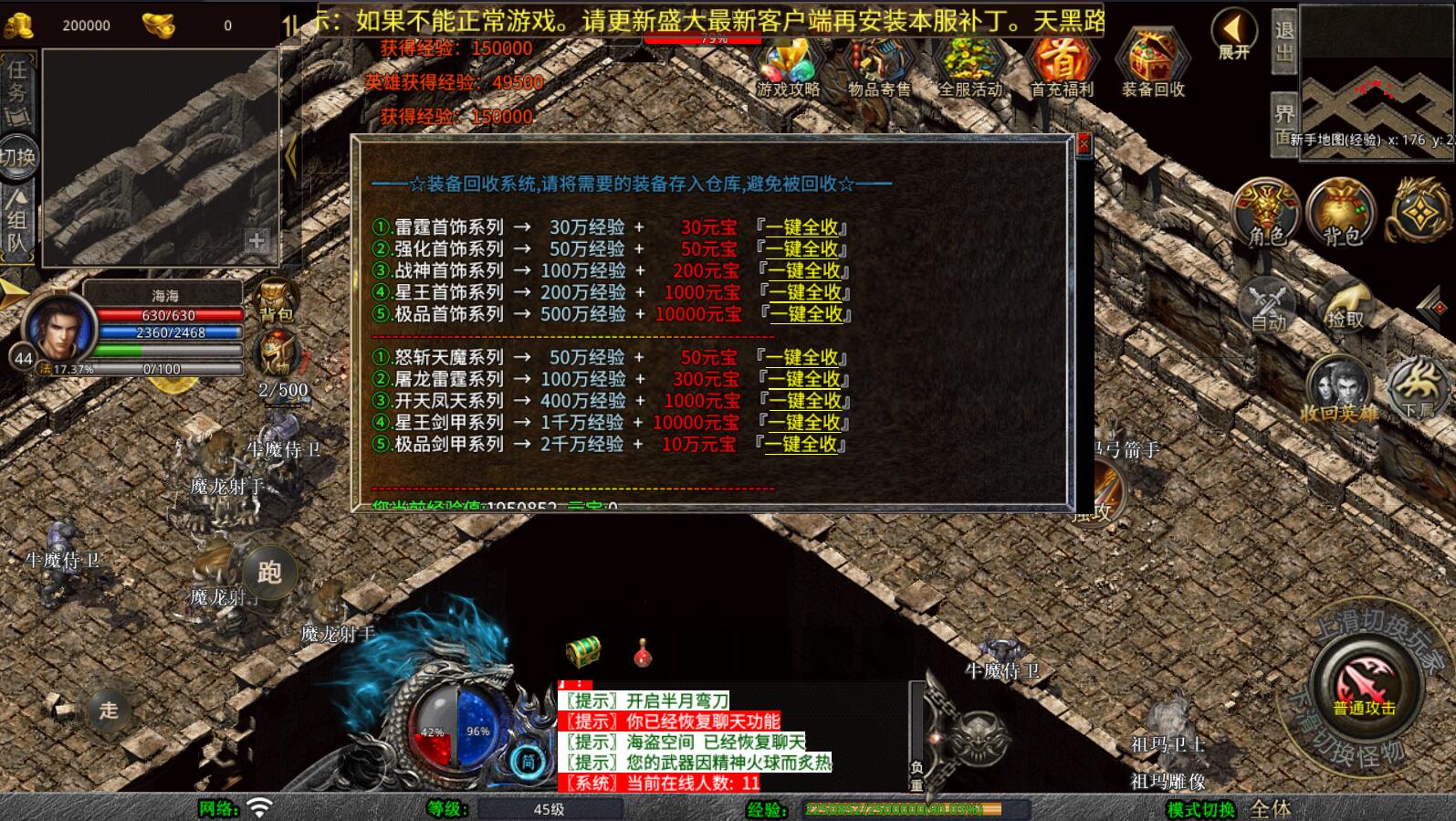The height and width of the screenshot is (821, 1456).
Task: Recycle all 怒斩天魔系列 items
Action: pyautogui.click(x=802, y=357)
